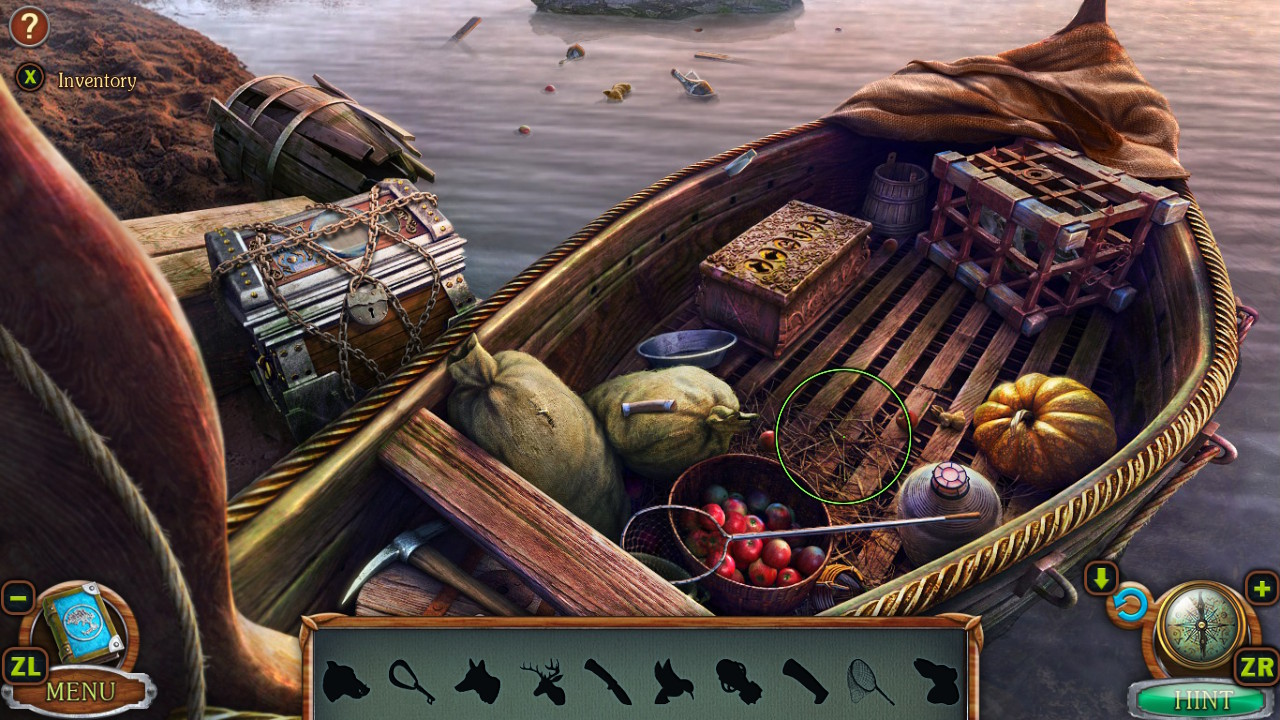Open the question mark help icon
Image resolution: width=1280 pixels, height=720 pixels.
pos(28,26)
